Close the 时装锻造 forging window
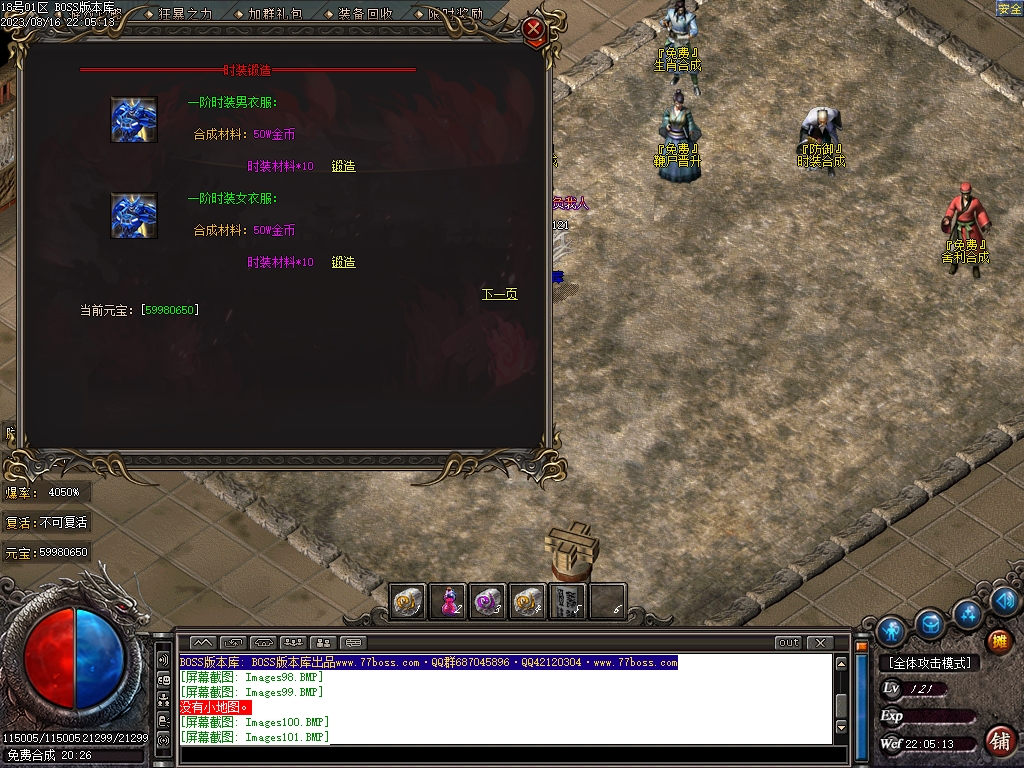Screen dimensions: 1024x768 [x=534, y=29]
